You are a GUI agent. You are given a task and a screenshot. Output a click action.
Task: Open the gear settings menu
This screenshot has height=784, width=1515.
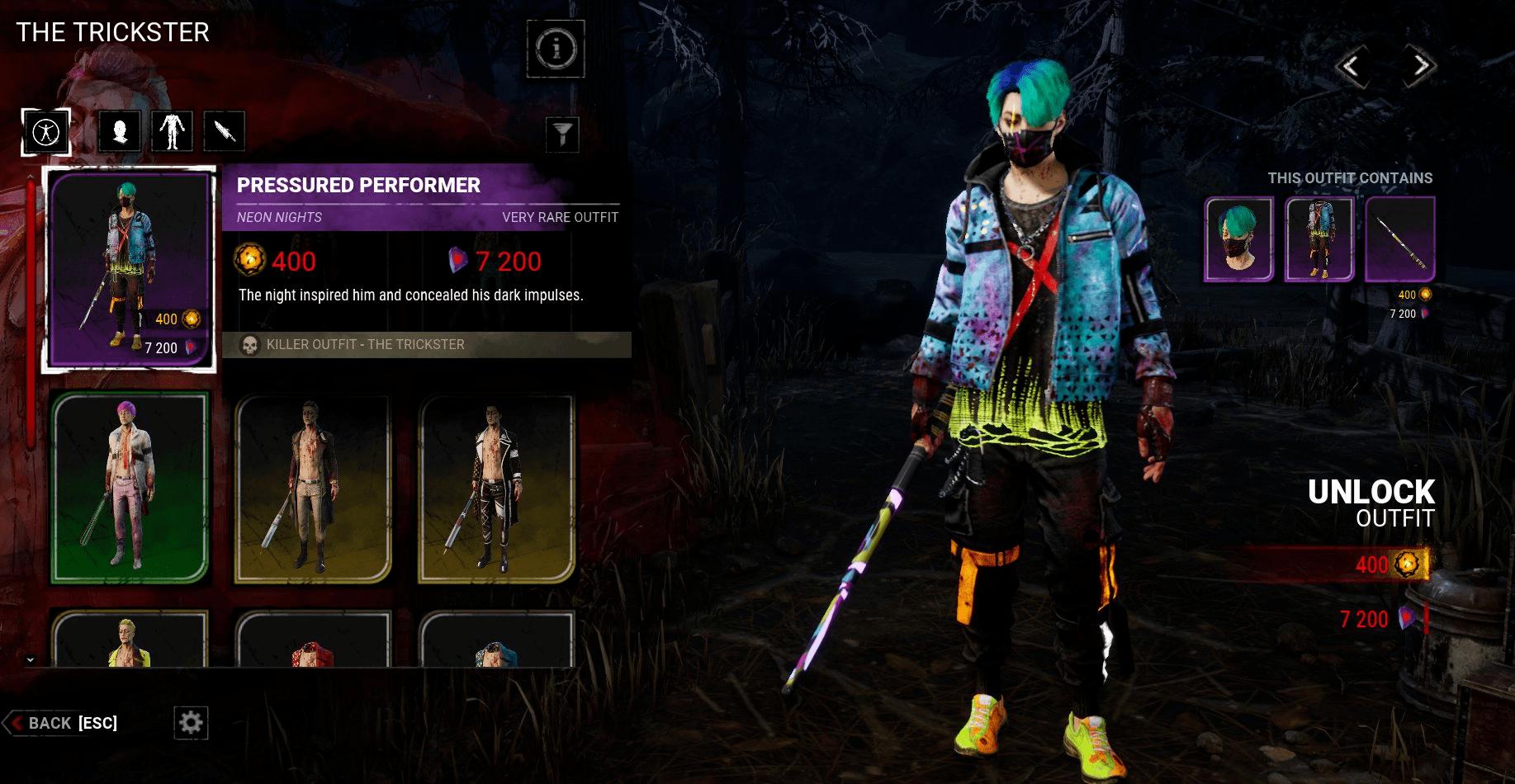tap(191, 723)
